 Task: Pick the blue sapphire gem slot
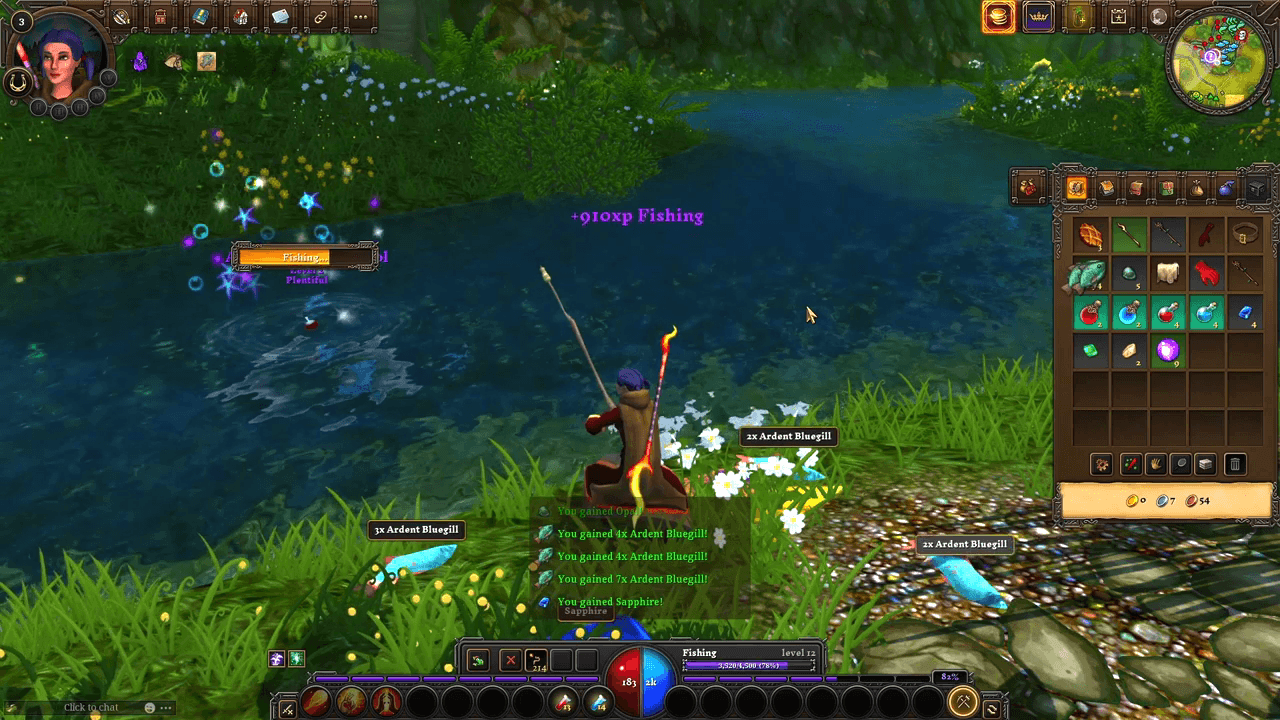(x=1245, y=312)
